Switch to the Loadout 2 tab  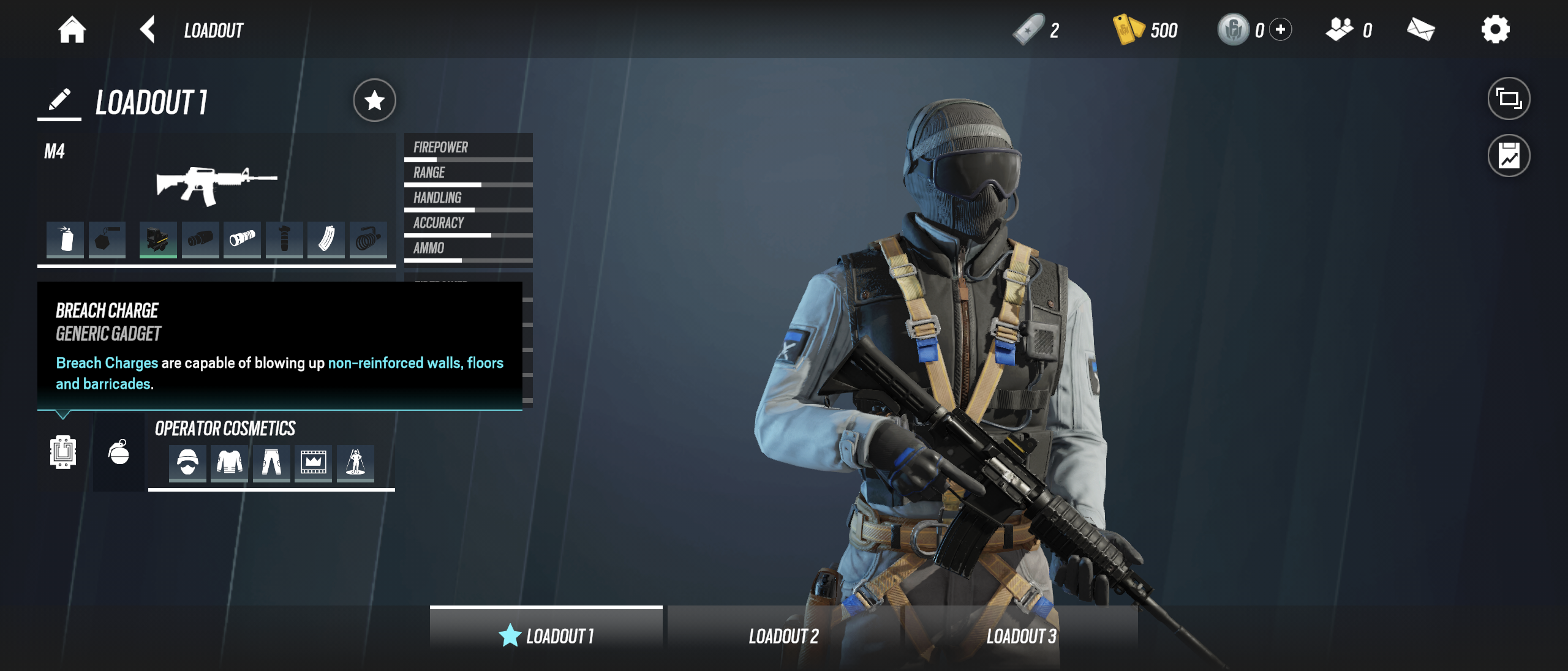point(783,636)
